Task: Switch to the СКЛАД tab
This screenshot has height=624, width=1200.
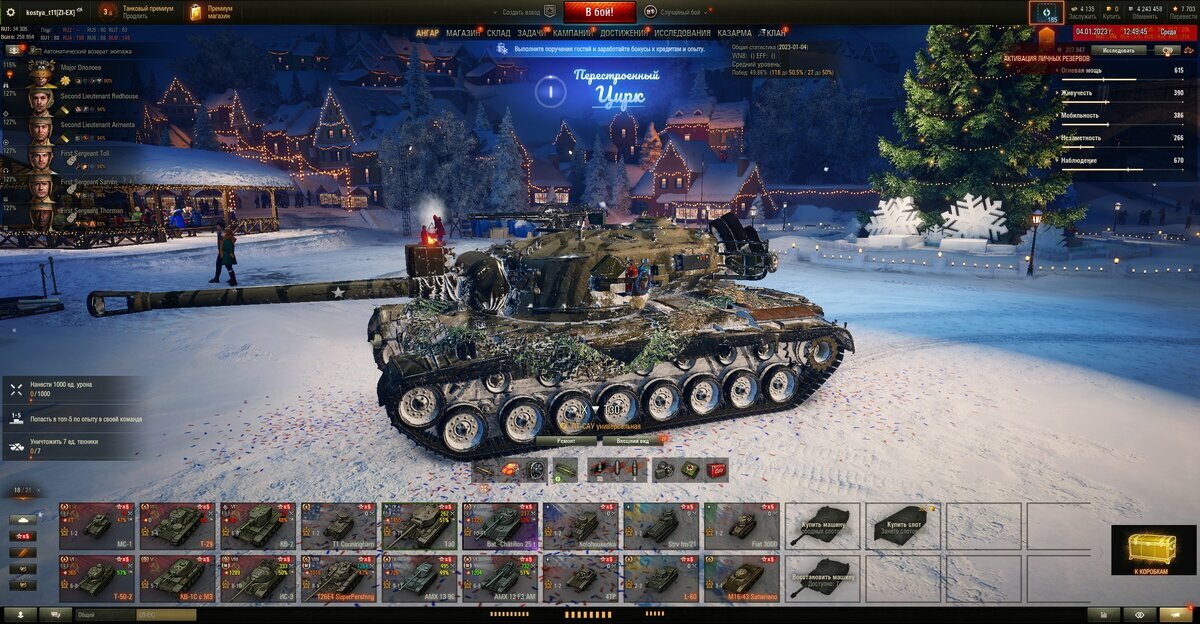Action: pos(498,33)
